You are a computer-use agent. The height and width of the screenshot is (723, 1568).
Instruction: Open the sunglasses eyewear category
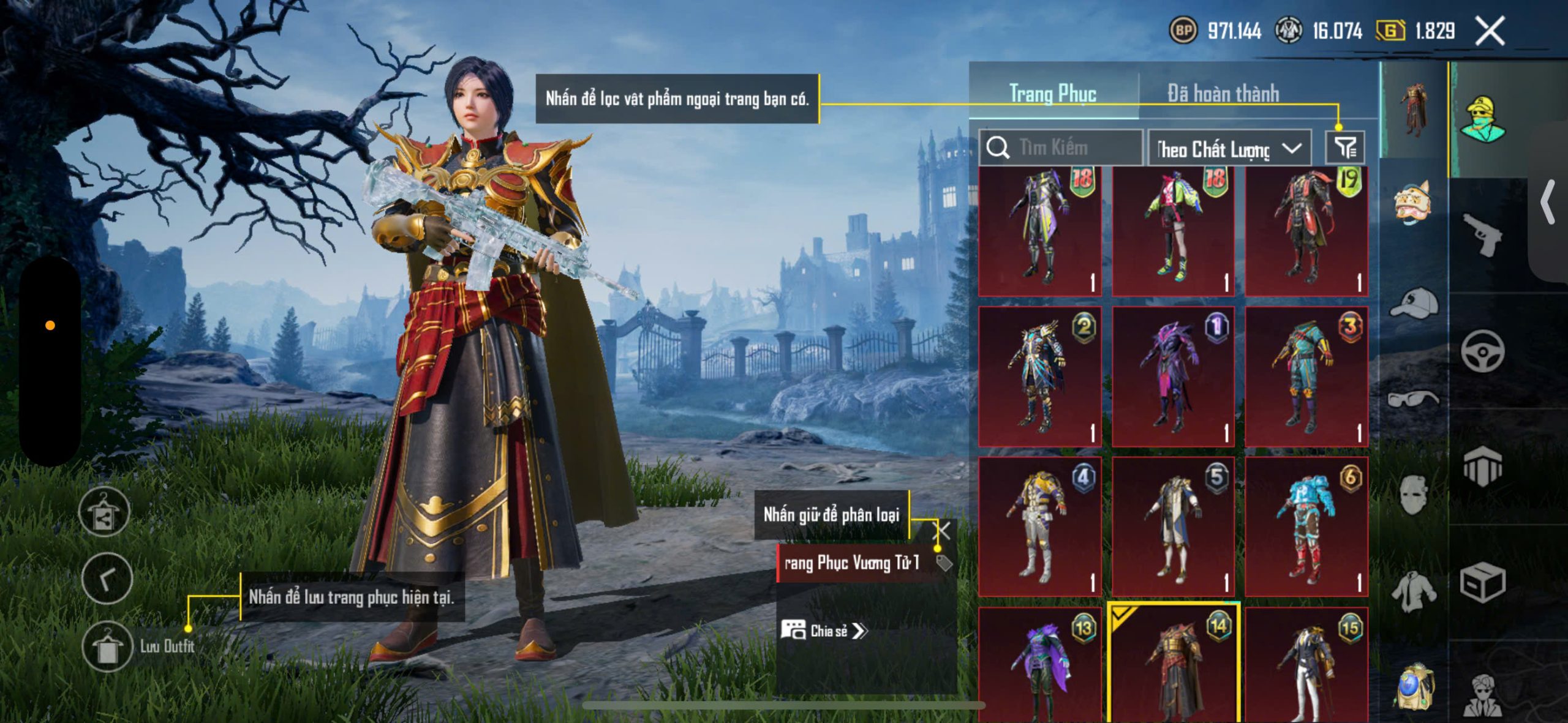click(1413, 399)
